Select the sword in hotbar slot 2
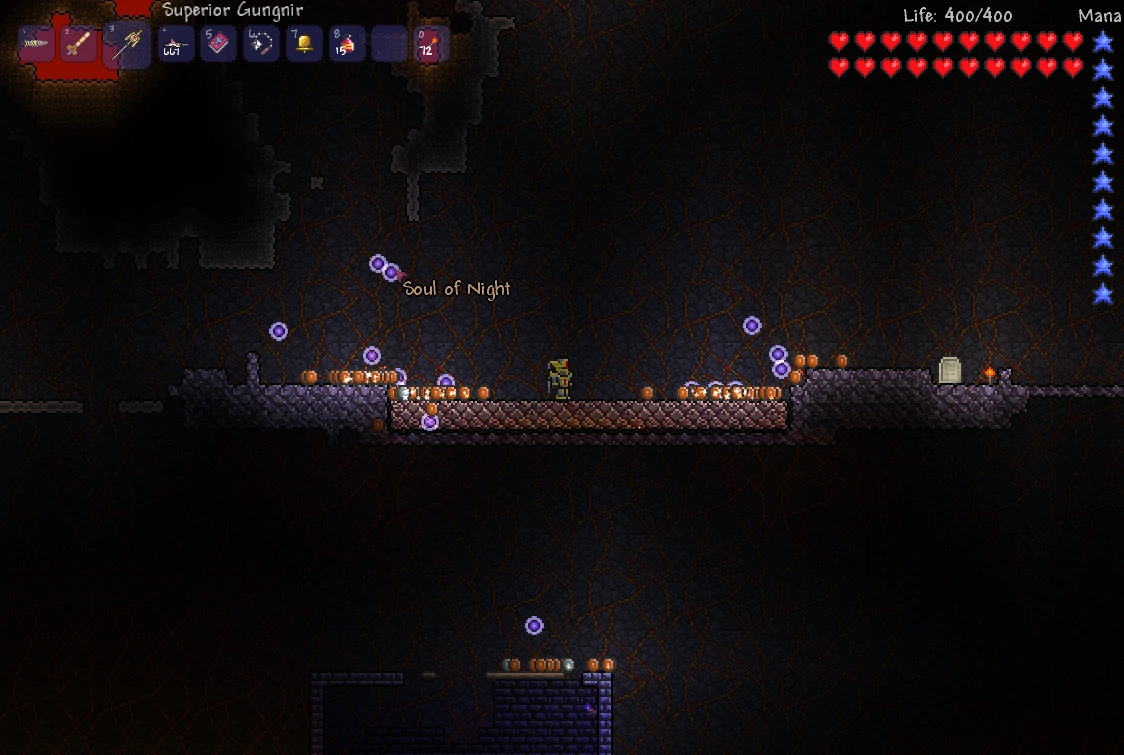 (78, 44)
